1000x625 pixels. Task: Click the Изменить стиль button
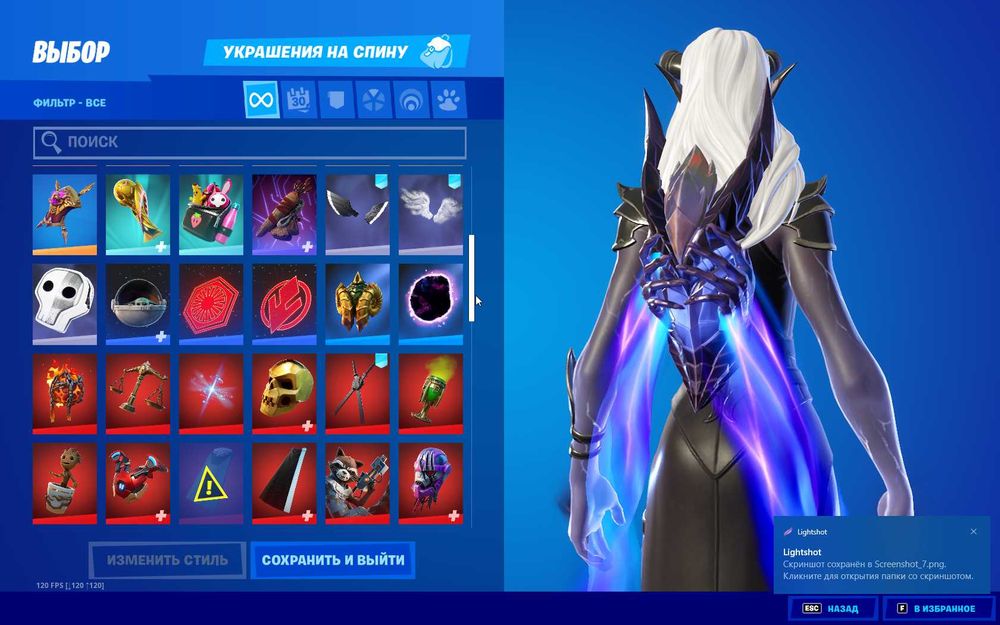167,560
